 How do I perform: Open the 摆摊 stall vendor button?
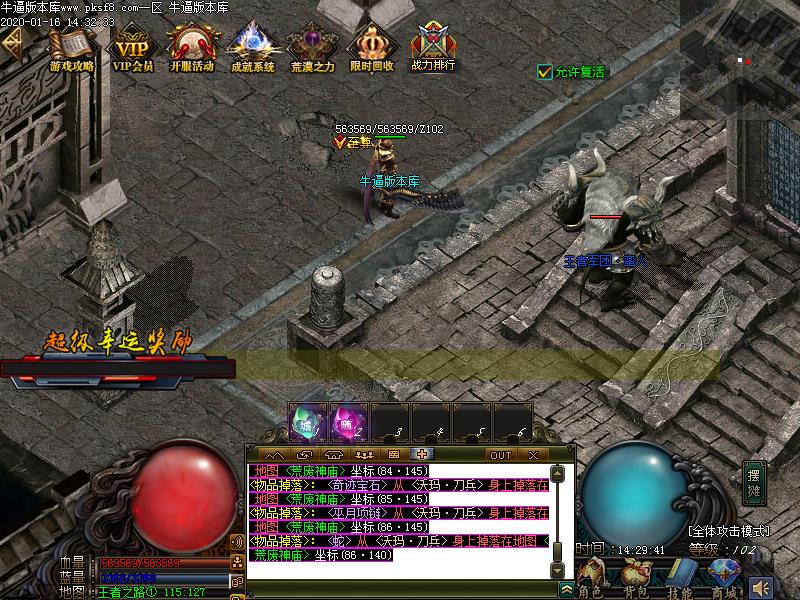(x=754, y=484)
